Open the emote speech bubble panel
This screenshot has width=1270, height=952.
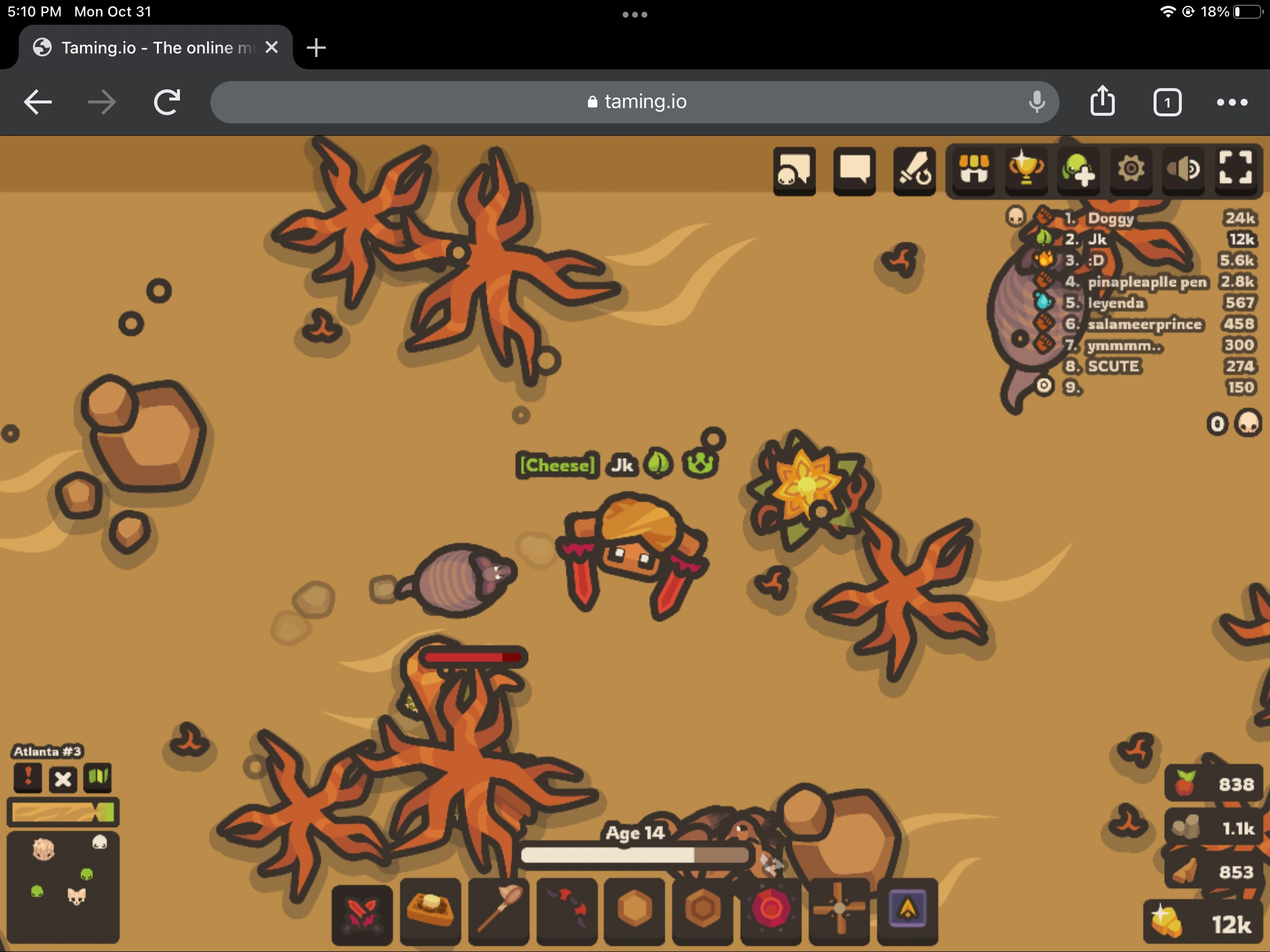click(x=794, y=171)
